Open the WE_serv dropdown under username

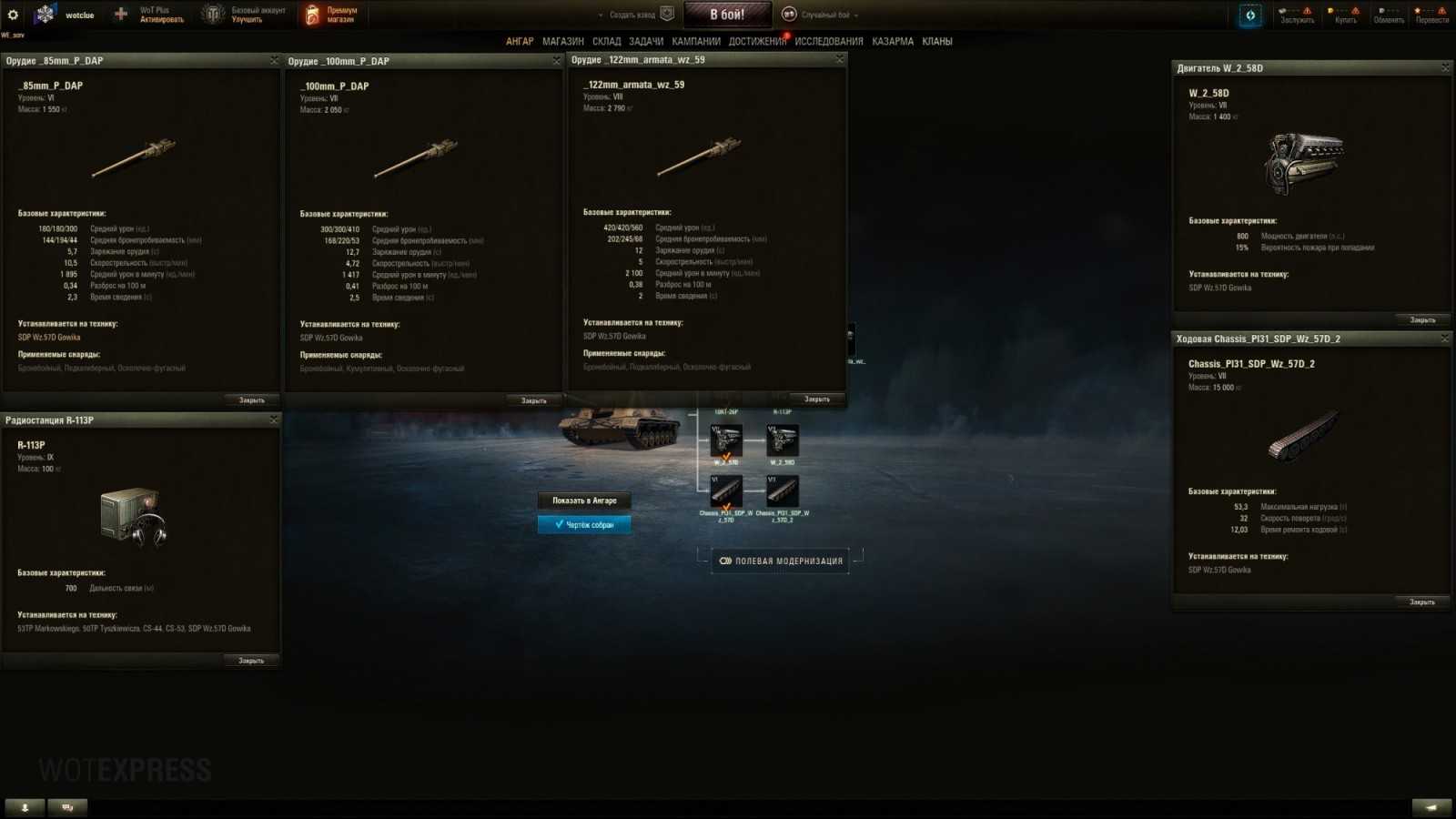tap(13, 34)
